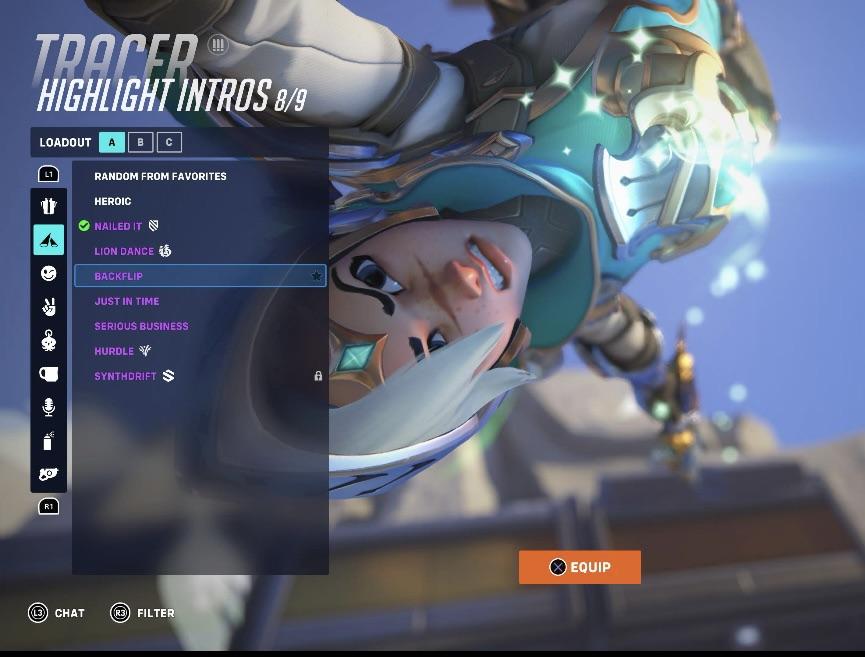The height and width of the screenshot is (657, 865).
Task: Select the locked Synthdrift intro
Action: point(124,376)
